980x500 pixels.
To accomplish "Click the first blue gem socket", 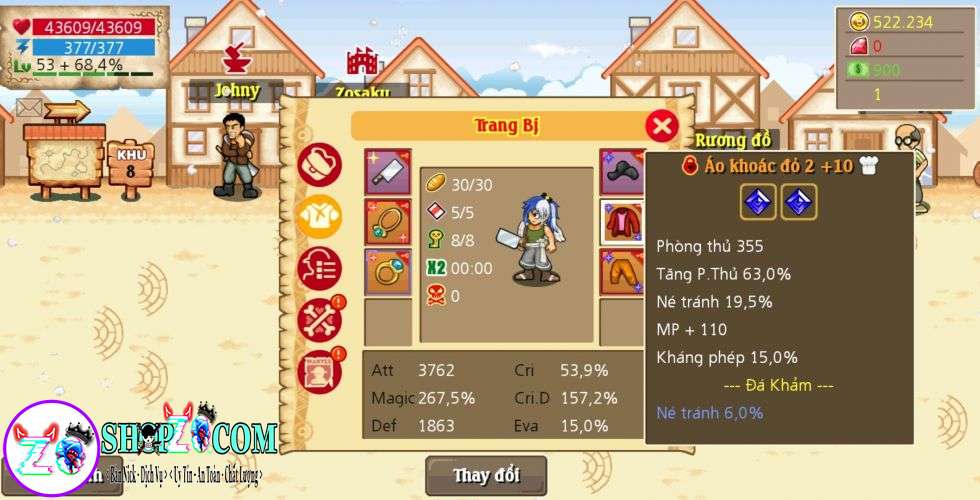I will 758,202.
